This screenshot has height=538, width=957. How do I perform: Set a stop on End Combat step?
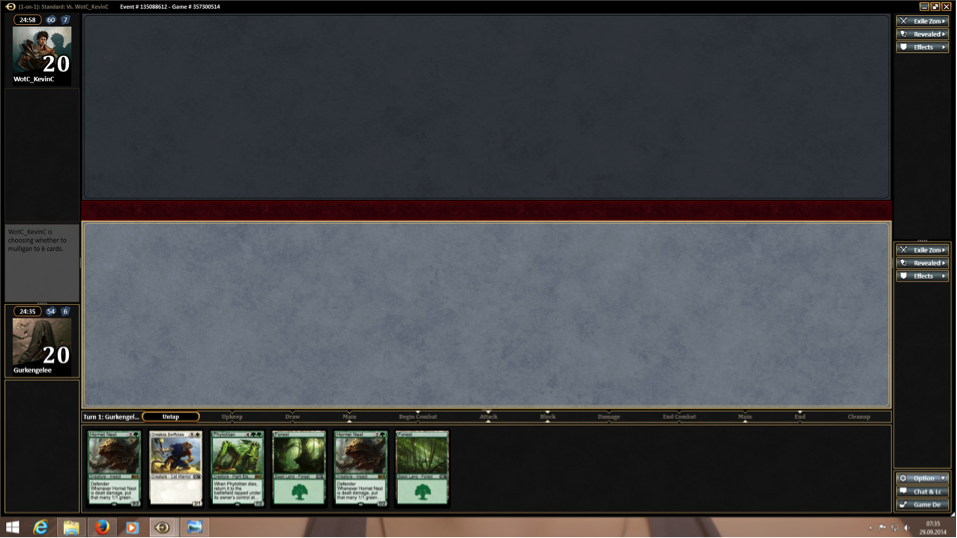(679, 417)
